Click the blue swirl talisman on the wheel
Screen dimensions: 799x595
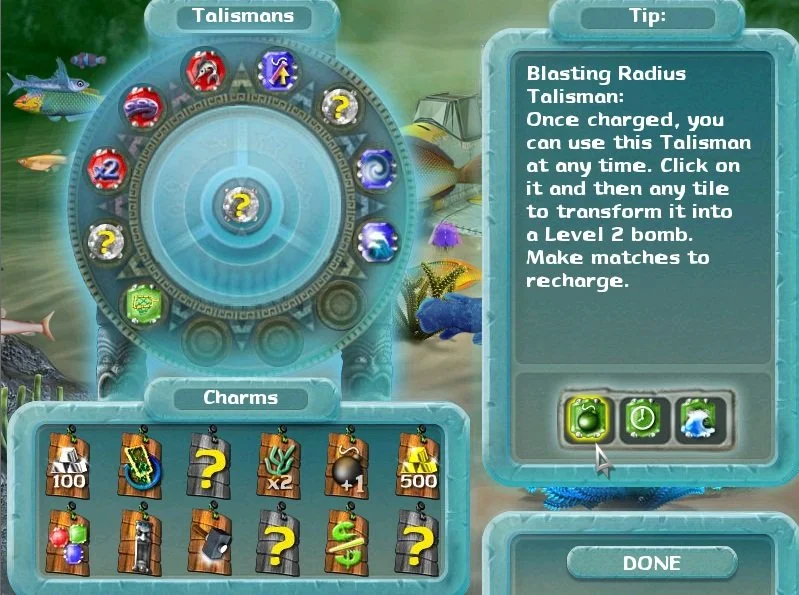tap(375, 166)
